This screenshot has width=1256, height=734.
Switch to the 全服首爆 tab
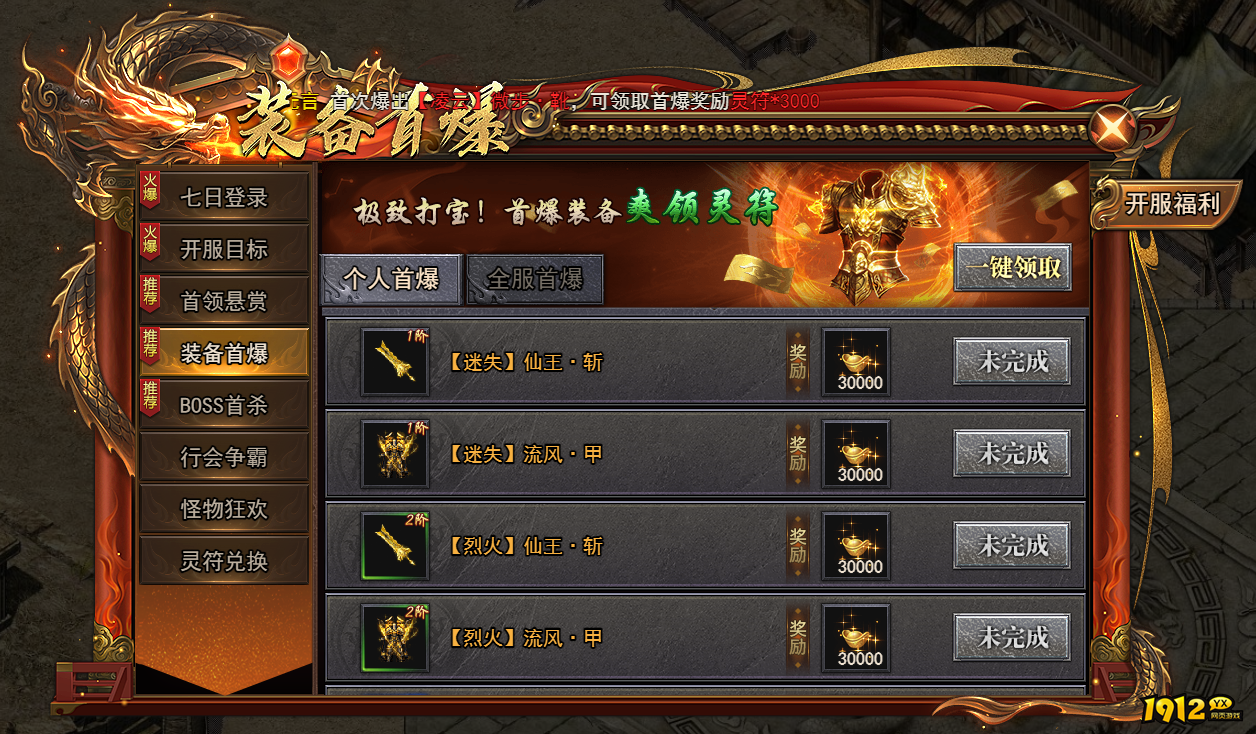click(535, 278)
